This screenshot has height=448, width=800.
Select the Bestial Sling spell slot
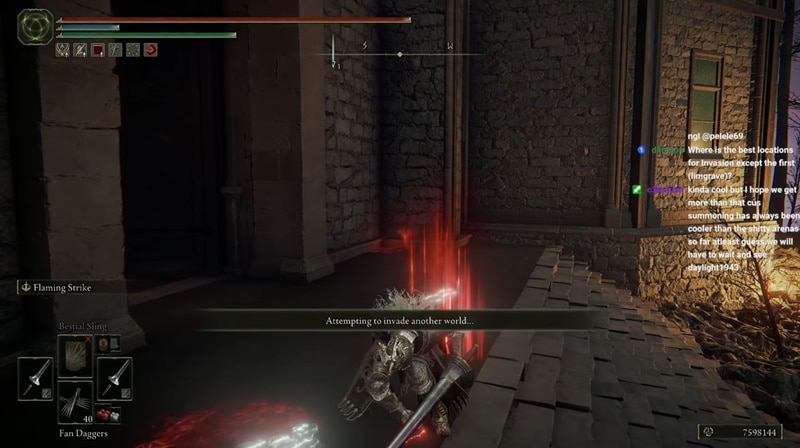point(75,355)
